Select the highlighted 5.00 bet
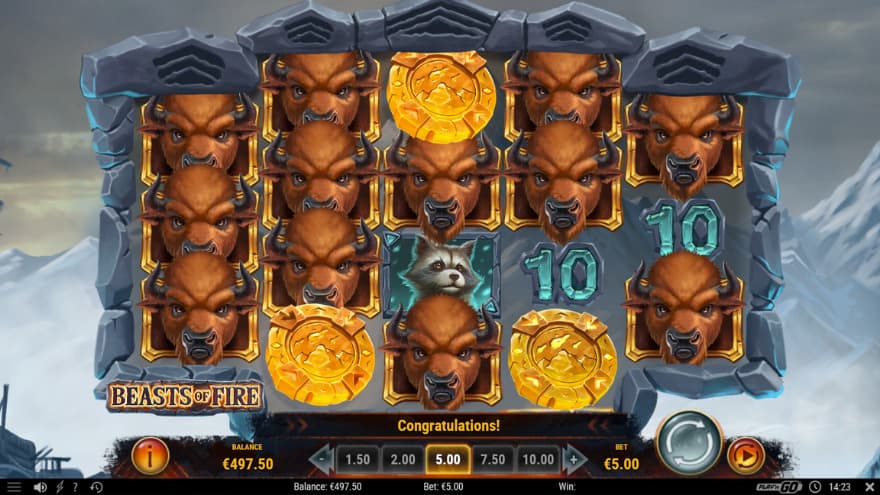Screen dimensions: 880x495 pyautogui.click(x=447, y=459)
